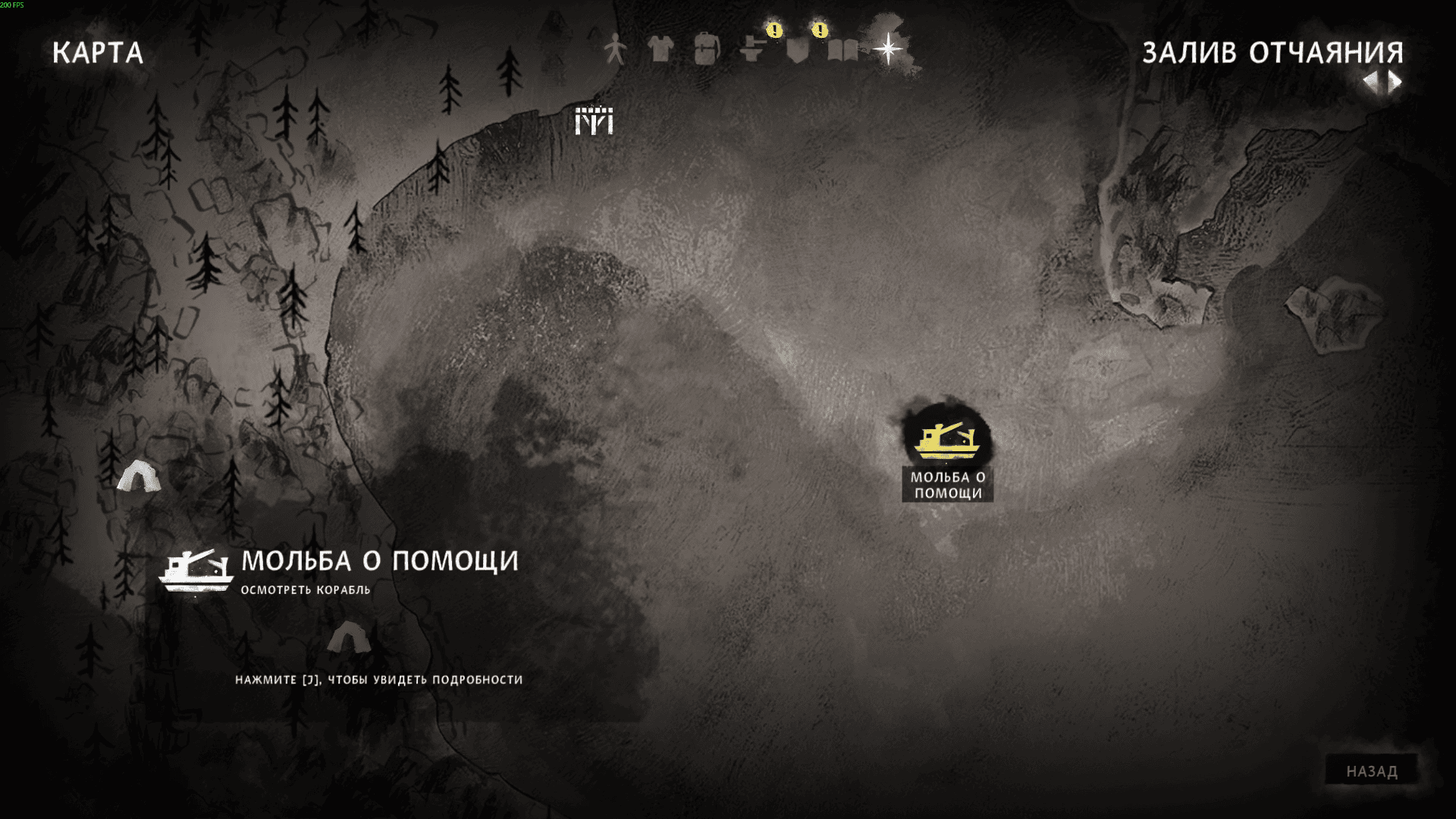Select the МОЛЬБА О ПОМОЩИ objective entry
Image resolution: width=1456 pixels, height=819 pixels.
click(x=379, y=561)
